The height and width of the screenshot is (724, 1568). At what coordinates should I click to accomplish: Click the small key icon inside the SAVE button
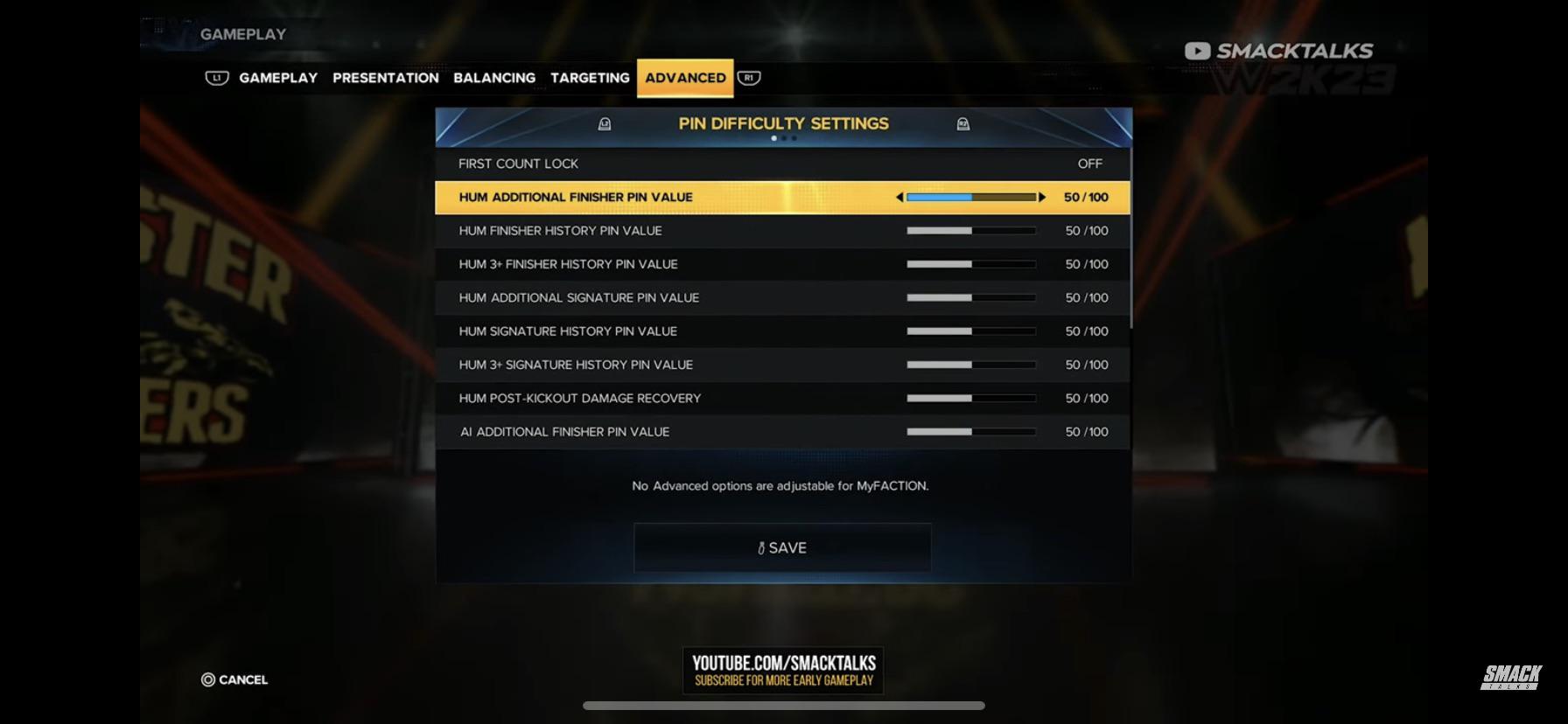tap(760, 547)
